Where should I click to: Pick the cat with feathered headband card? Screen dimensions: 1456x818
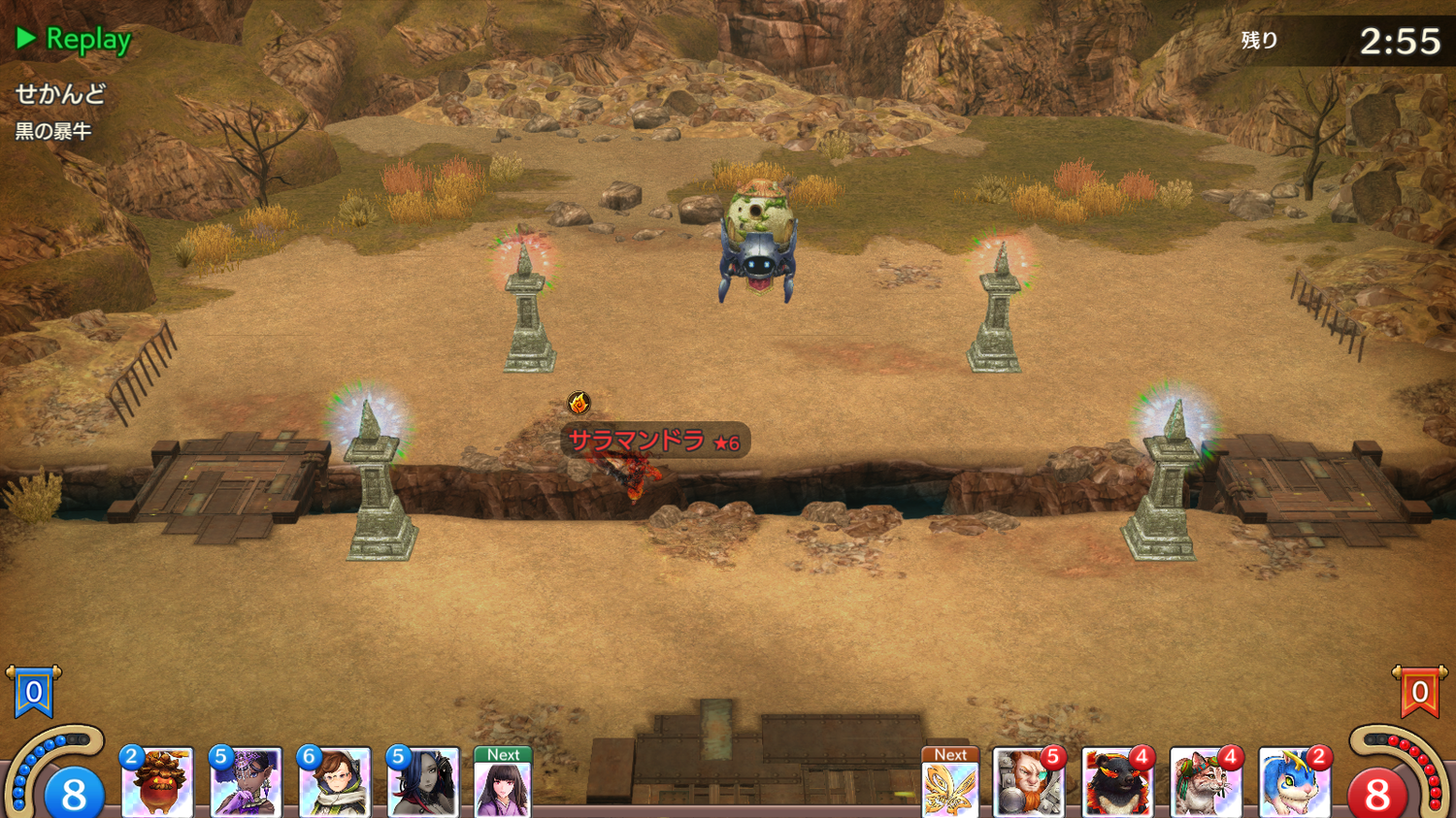(x=1206, y=782)
